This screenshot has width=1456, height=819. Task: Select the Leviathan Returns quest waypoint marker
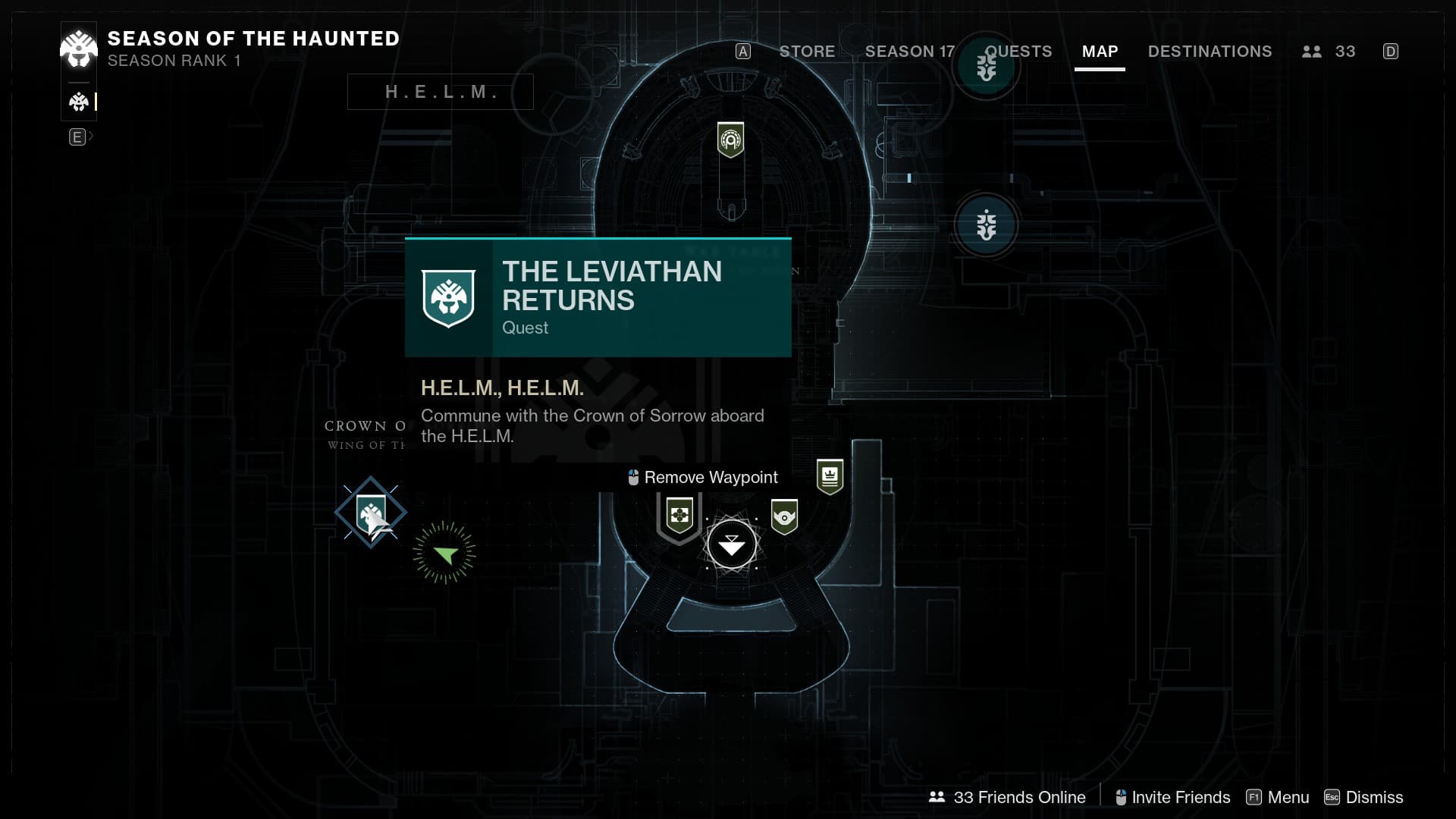[371, 513]
